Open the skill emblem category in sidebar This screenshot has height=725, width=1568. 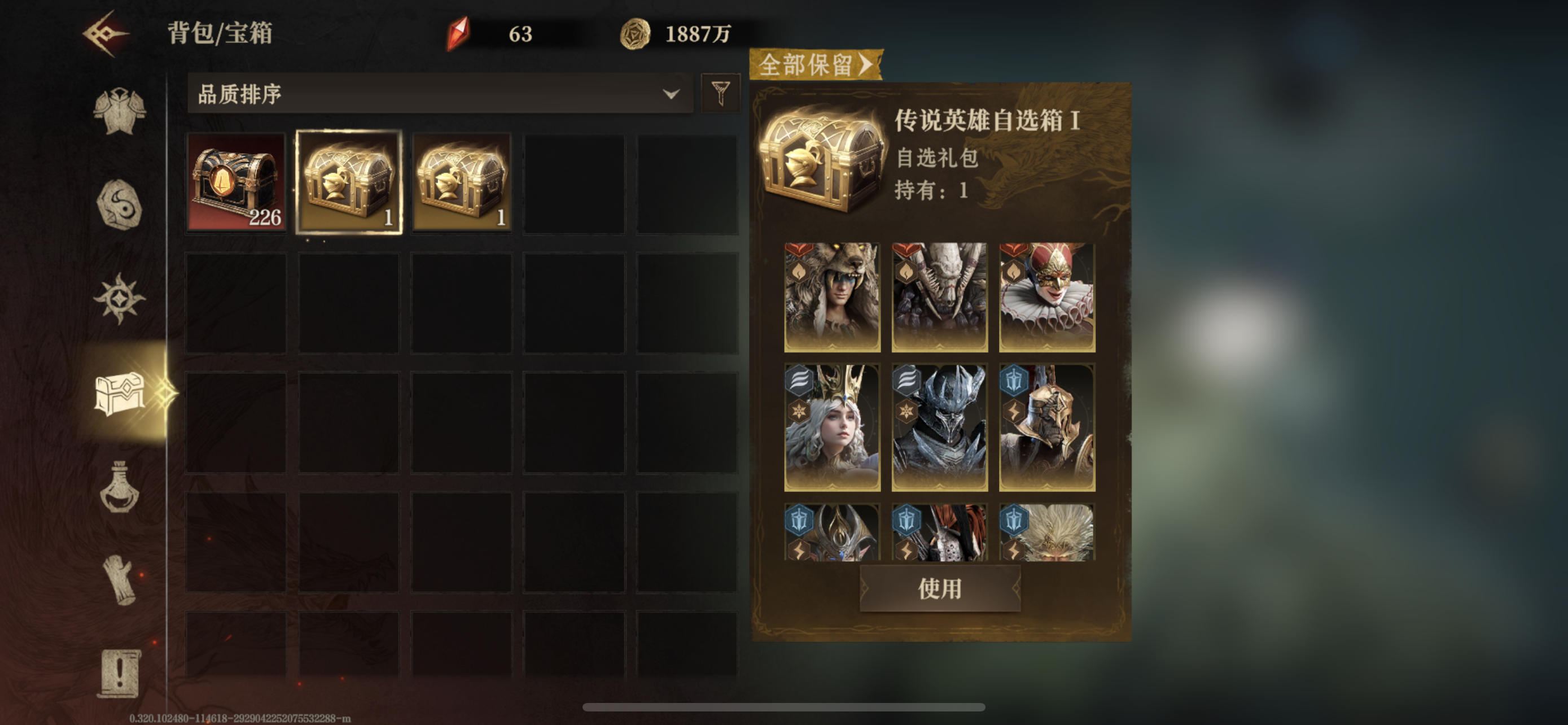point(119,298)
